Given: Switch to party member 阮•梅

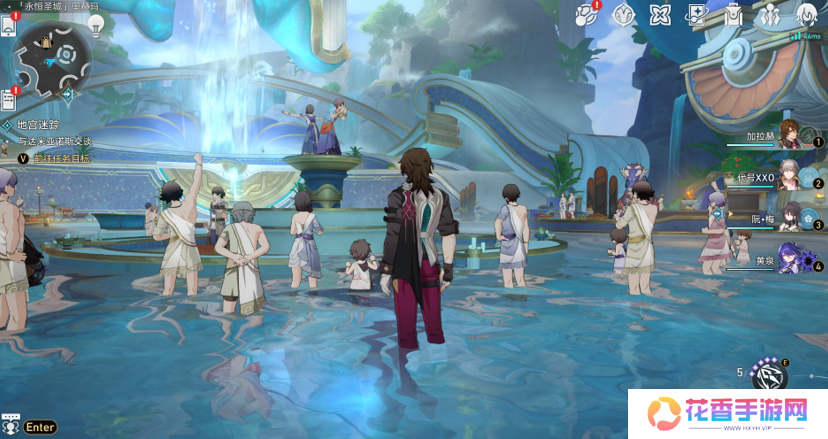Looking at the screenshot, I should coord(788,217).
